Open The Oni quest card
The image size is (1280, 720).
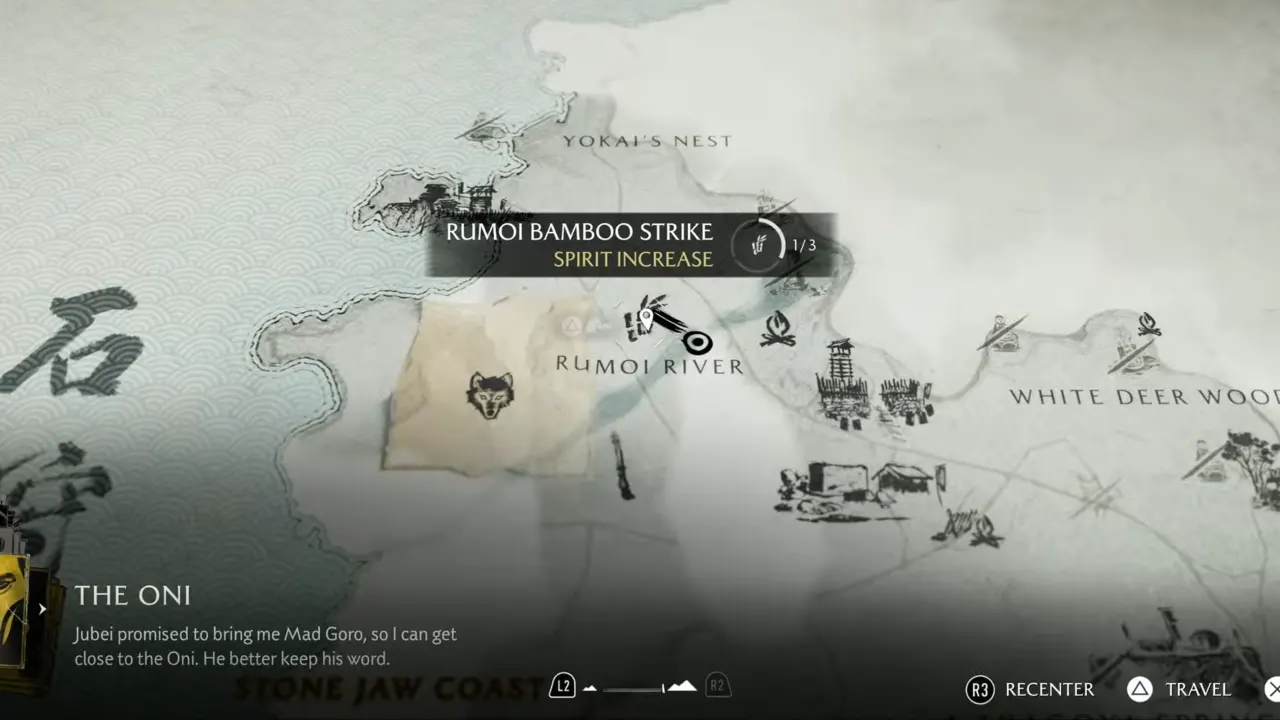[133, 596]
